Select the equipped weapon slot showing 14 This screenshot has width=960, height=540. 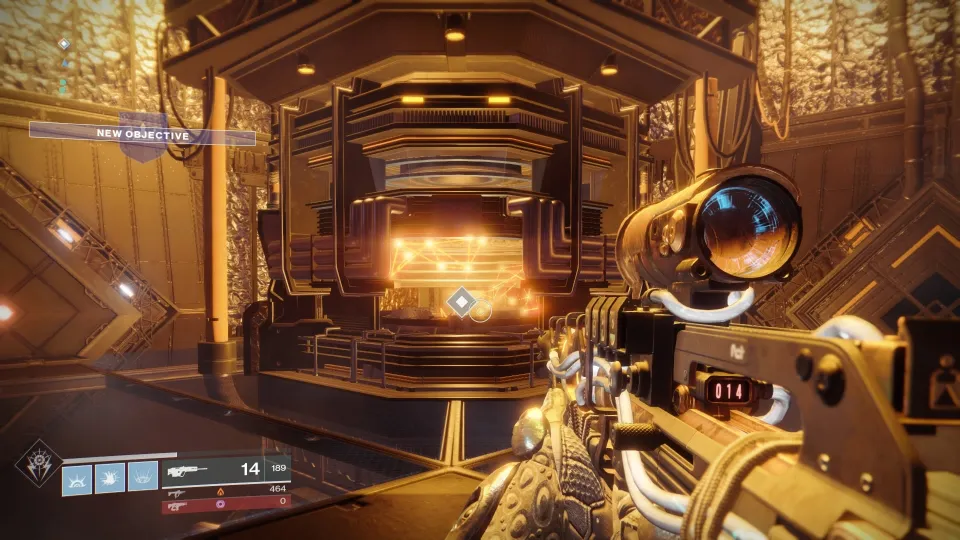pyautogui.click(x=226, y=468)
